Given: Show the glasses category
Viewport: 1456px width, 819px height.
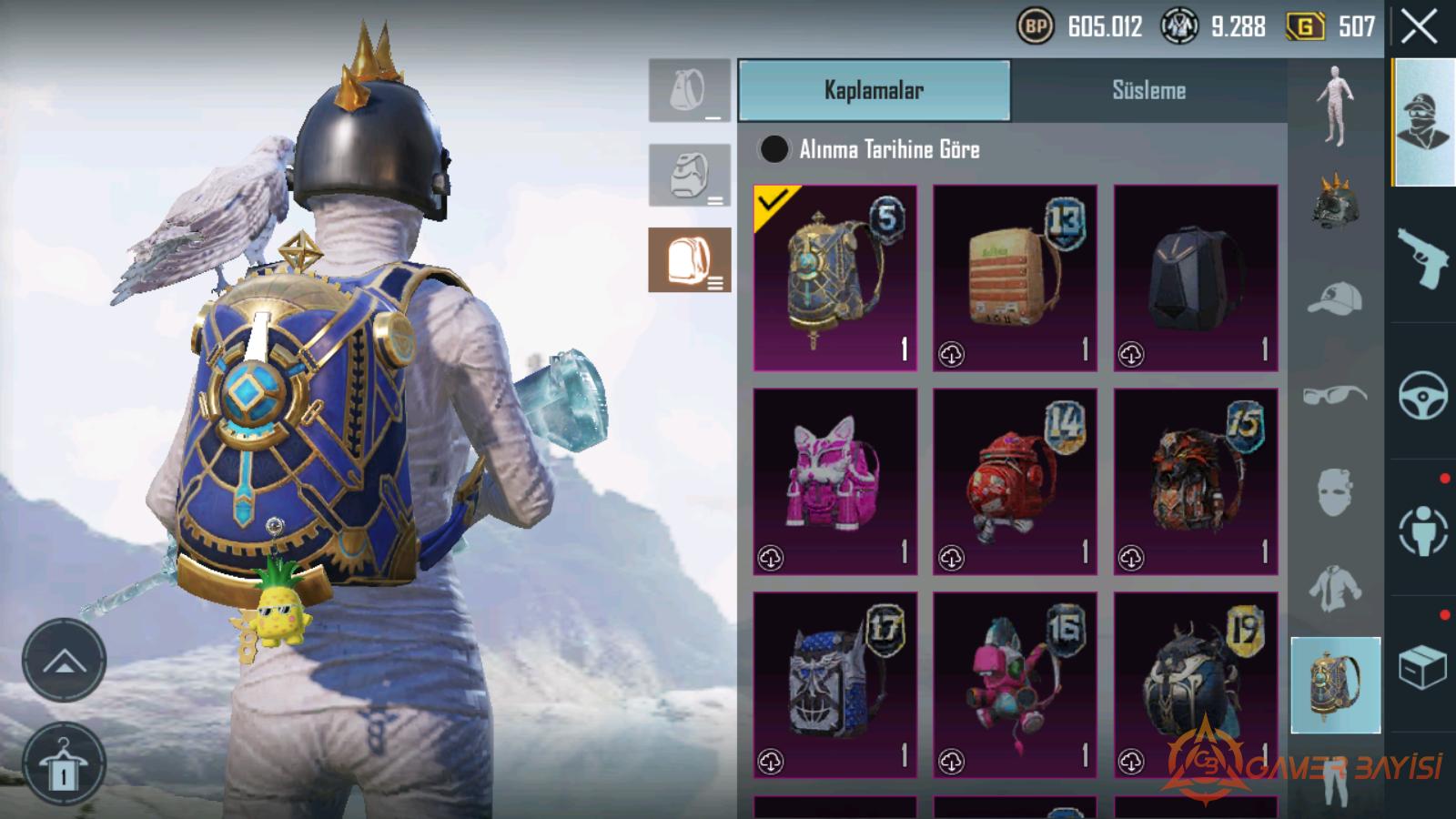Looking at the screenshot, I should tap(1335, 395).
